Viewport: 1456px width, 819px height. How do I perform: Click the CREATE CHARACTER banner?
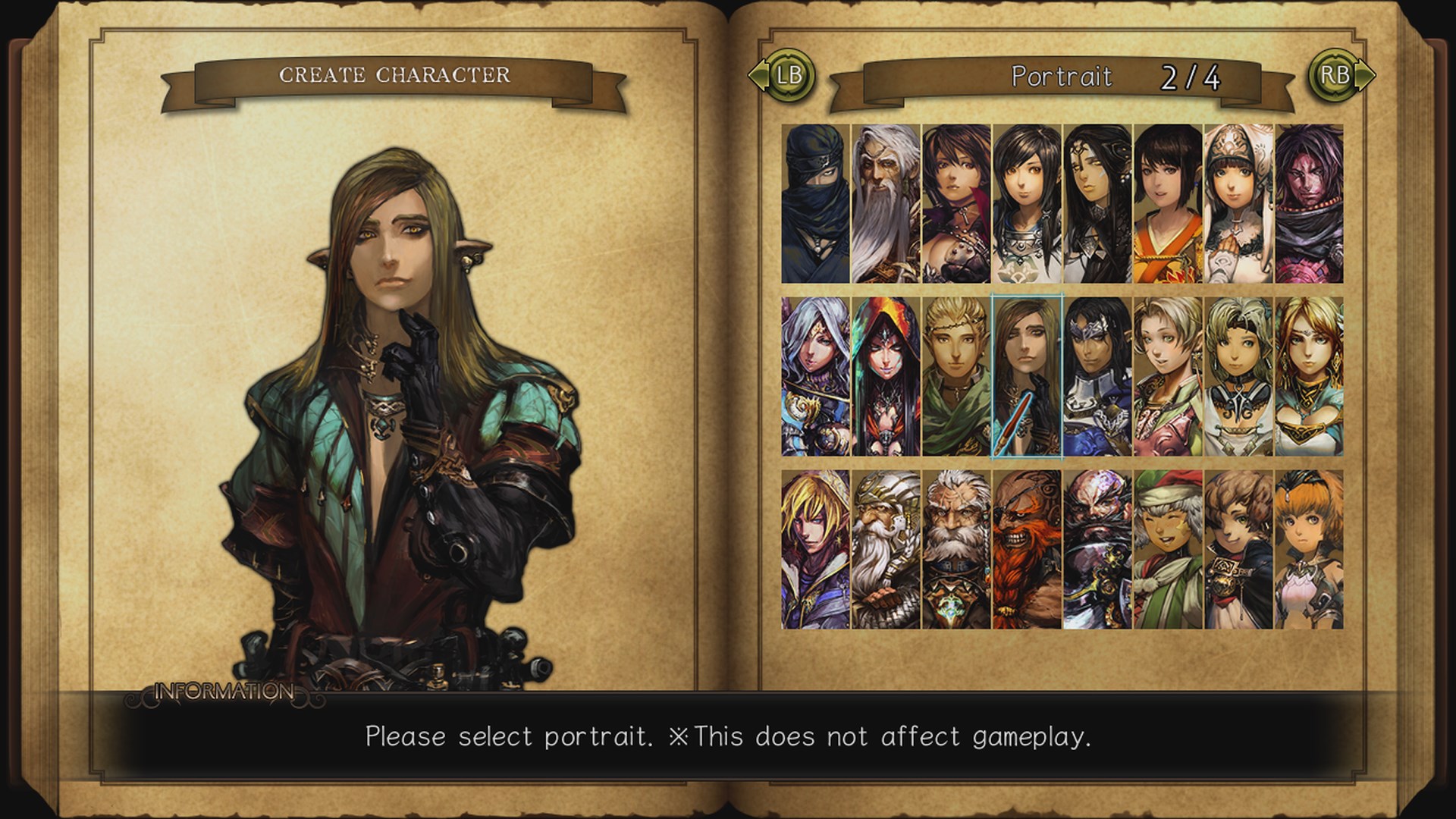[x=396, y=75]
